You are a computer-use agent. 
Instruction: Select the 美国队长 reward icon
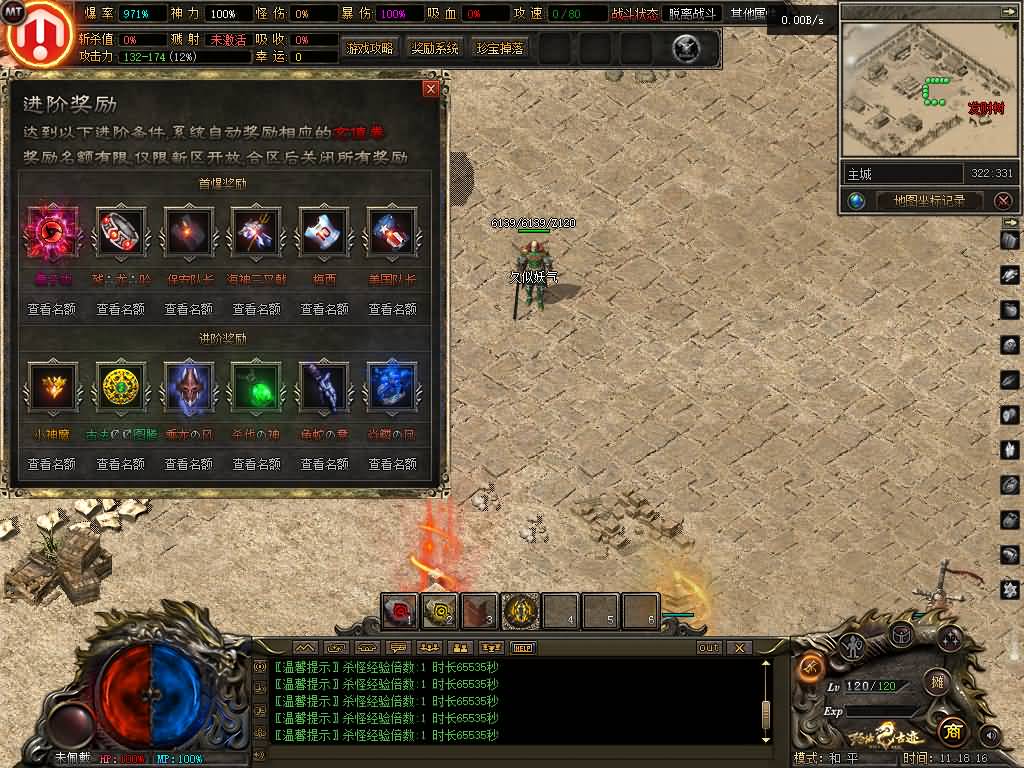pos(392,232)
